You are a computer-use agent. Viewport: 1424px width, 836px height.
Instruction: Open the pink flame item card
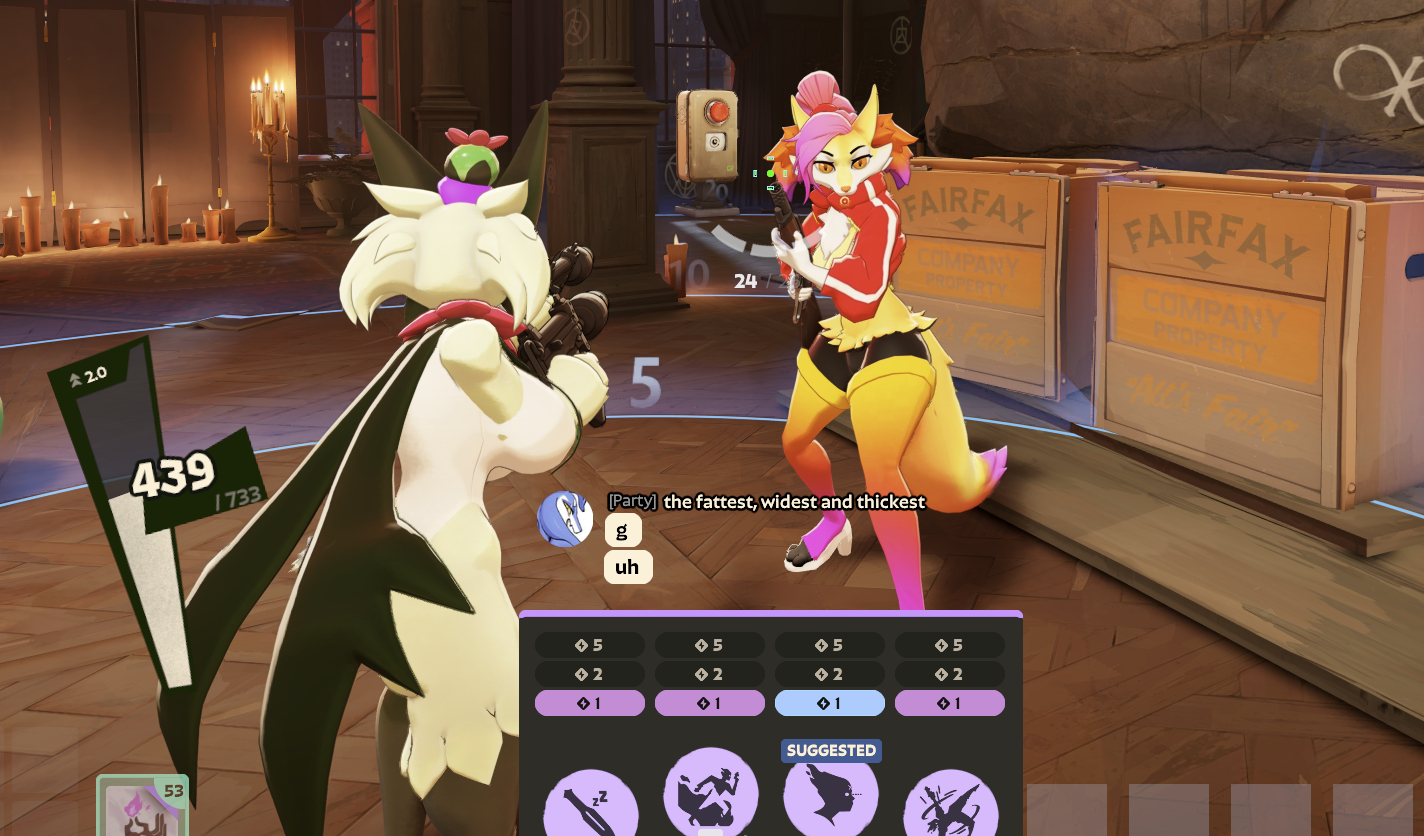pos(141,808)
